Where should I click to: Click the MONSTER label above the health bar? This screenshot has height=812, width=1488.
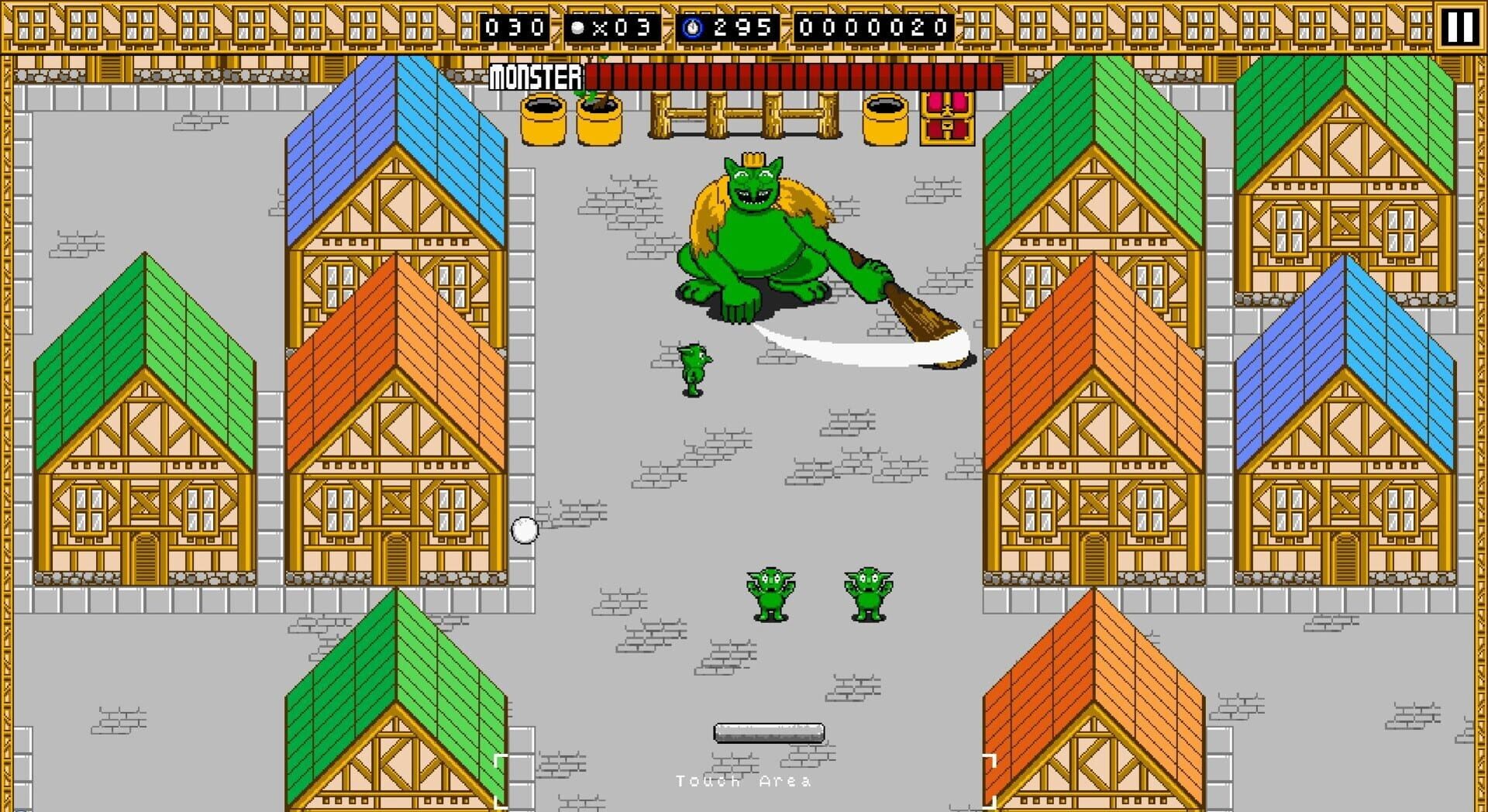coord(536,77)
